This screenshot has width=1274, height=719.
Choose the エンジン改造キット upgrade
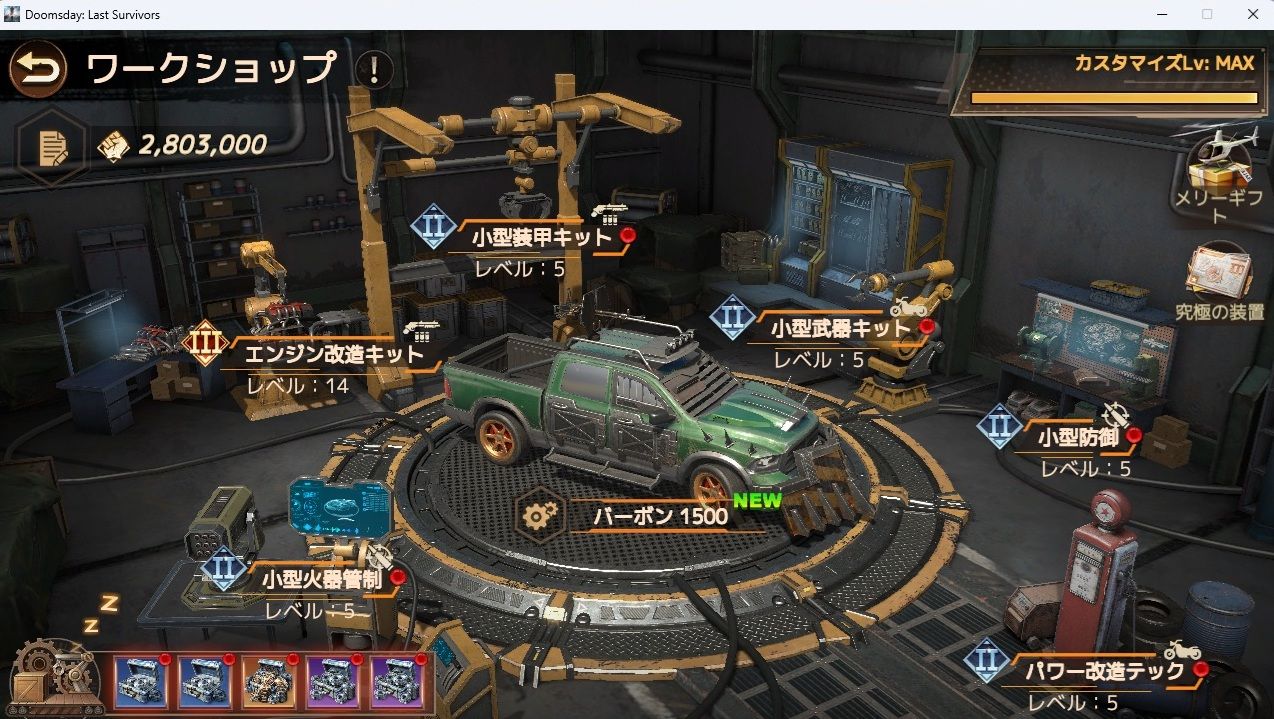tap(334, 353)
